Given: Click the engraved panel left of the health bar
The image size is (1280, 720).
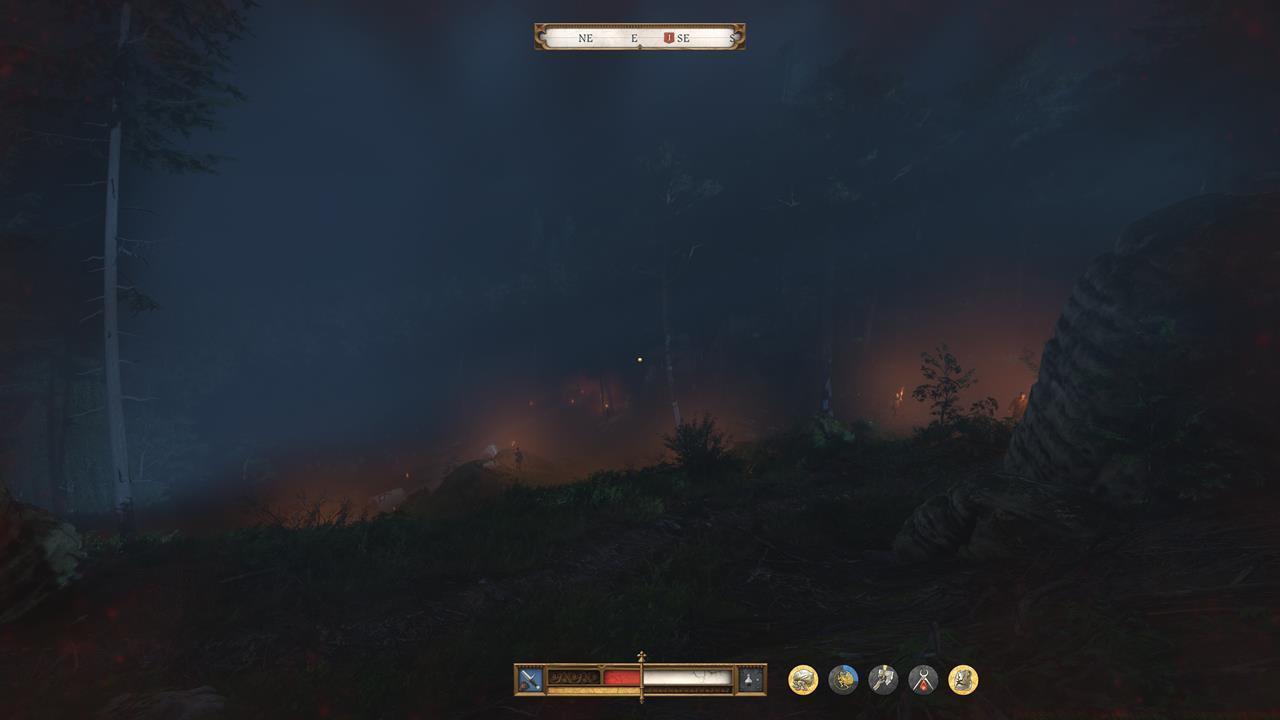Looking at the screenshot, I should [x=572, y=677].
